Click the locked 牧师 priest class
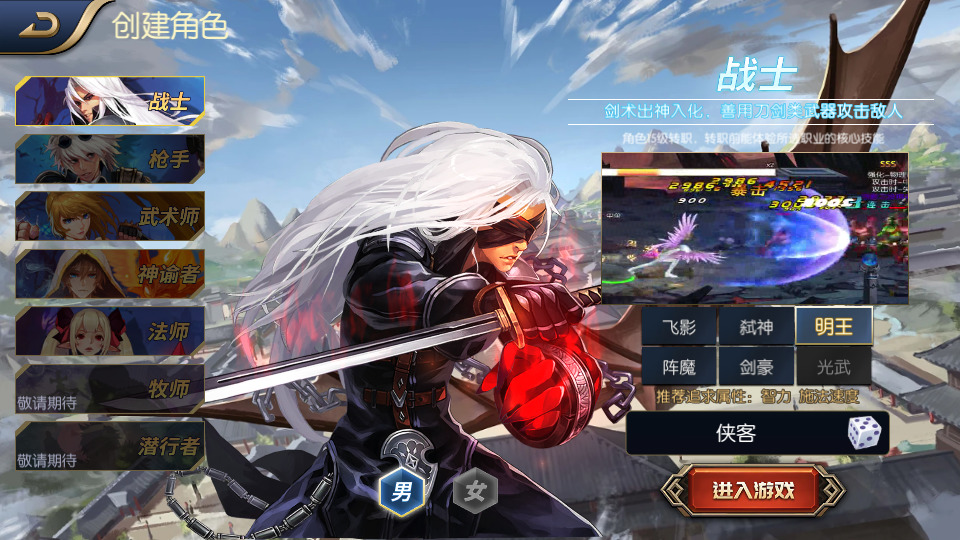960x540 pixels. point(110,389)
